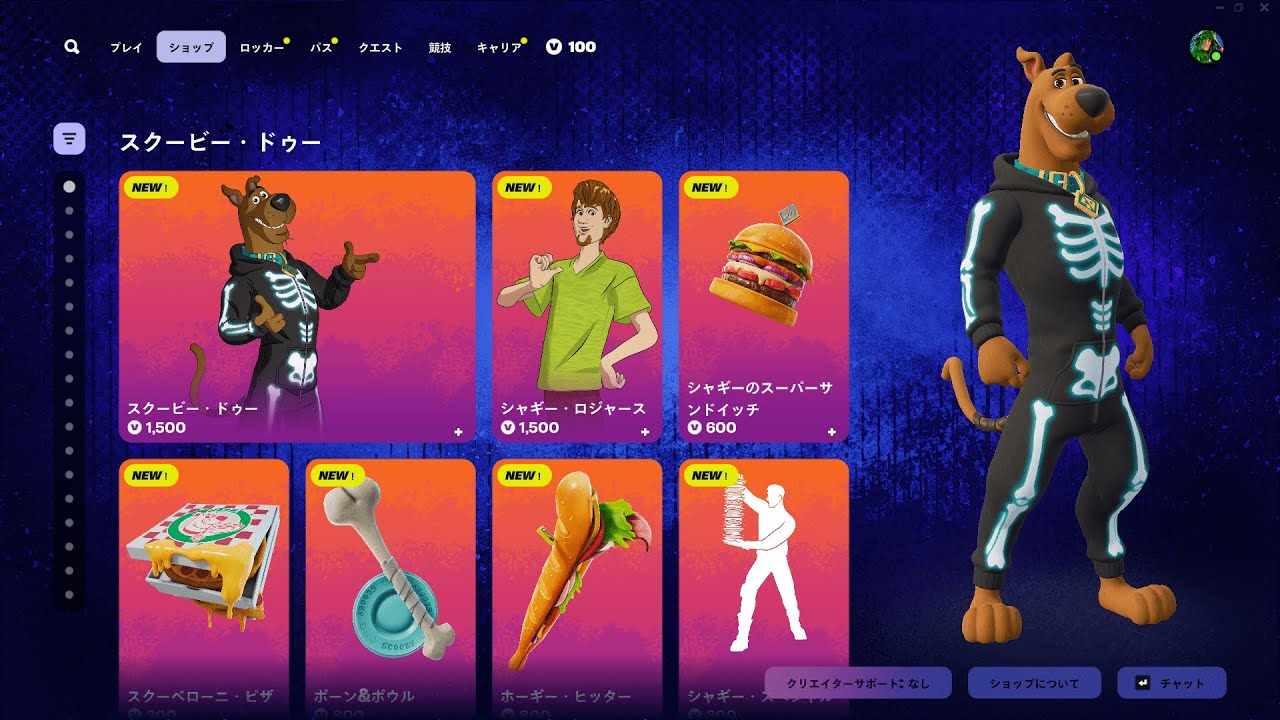Open the キャリア tab
Viewport: 1280px width, 720px height.
pos(499,47)
